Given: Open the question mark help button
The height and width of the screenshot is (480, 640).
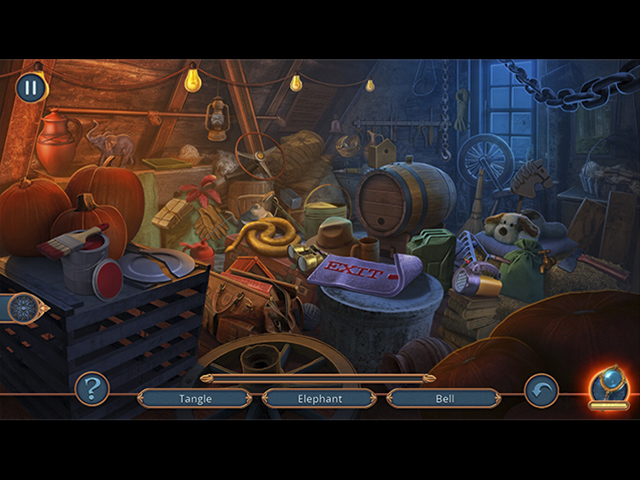Looking at the screenshot, I should click(x=92, y=388).
